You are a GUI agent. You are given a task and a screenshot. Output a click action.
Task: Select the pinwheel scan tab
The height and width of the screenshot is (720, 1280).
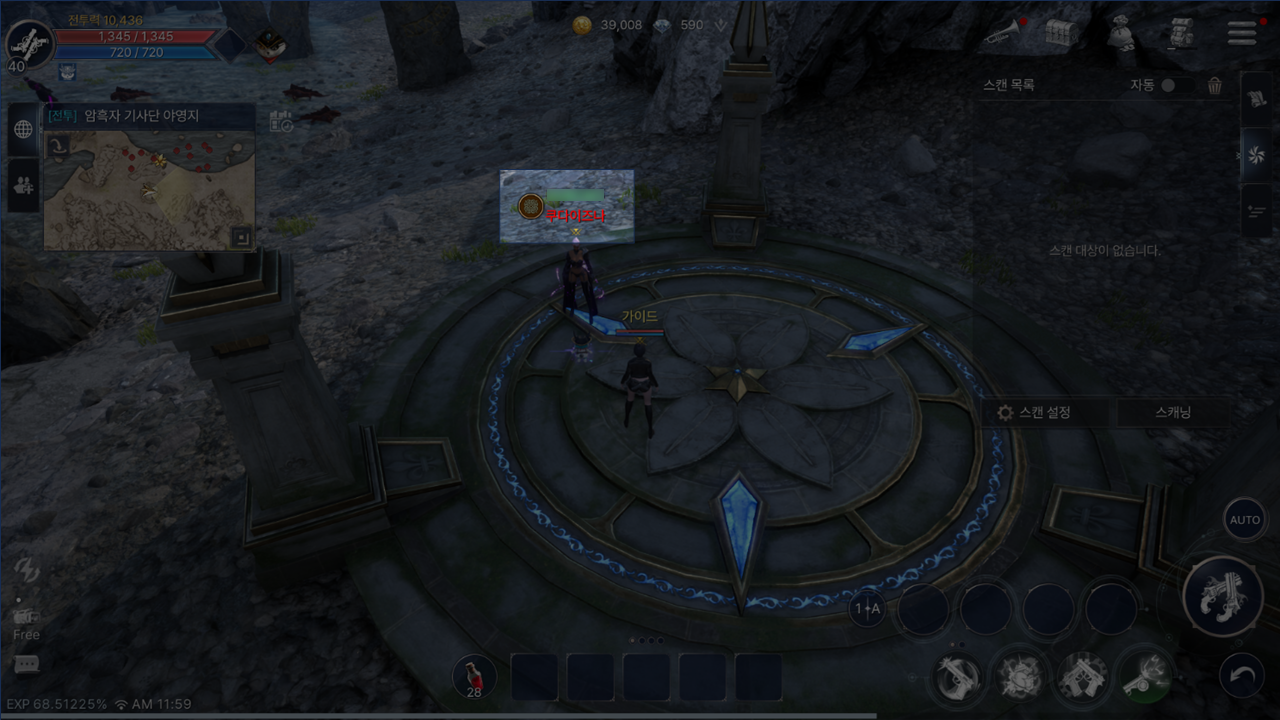click(1256, 154)
